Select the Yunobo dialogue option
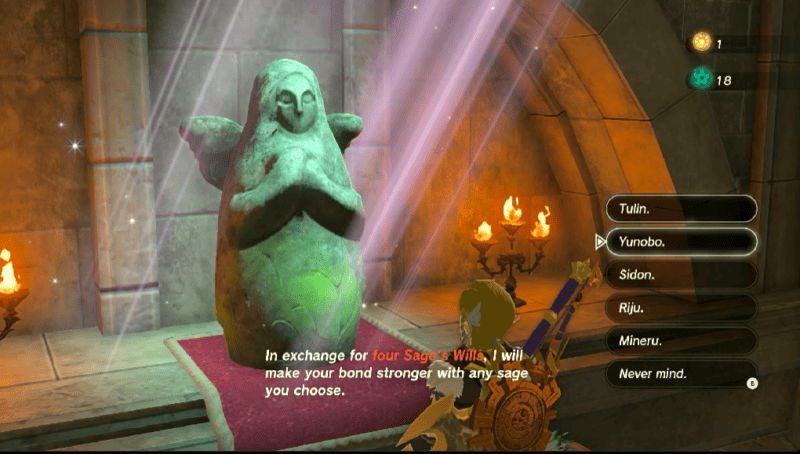 point(680,241)
